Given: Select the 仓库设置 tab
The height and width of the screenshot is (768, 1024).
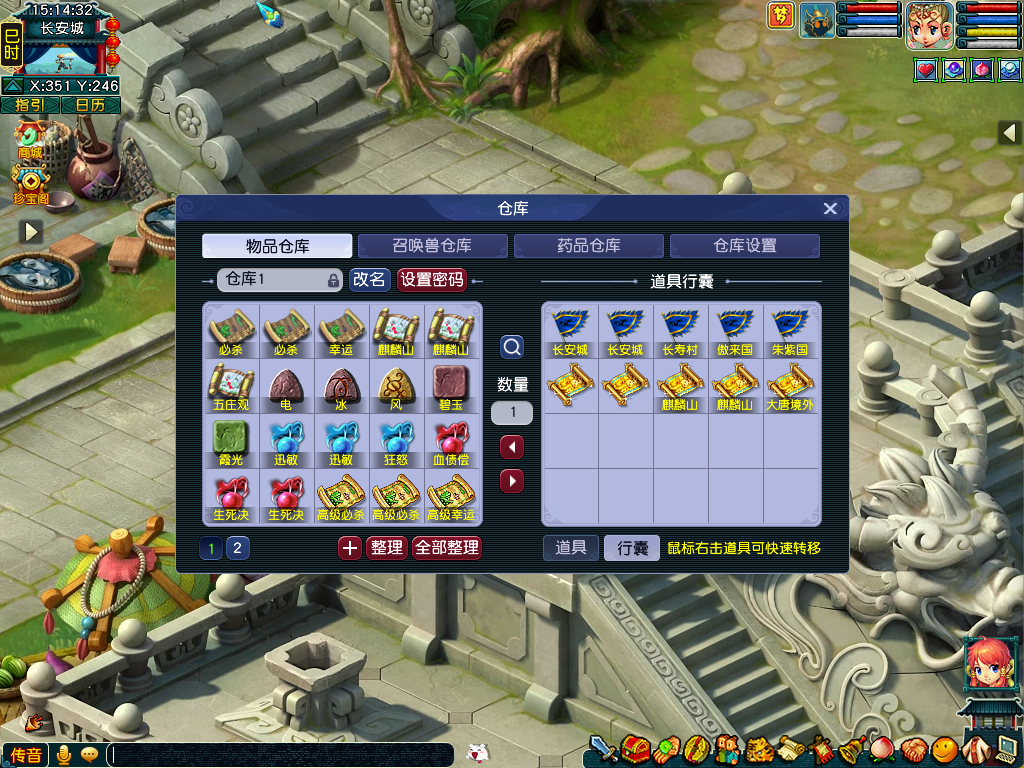Looking at the screenshot, I should coord(744,246).
